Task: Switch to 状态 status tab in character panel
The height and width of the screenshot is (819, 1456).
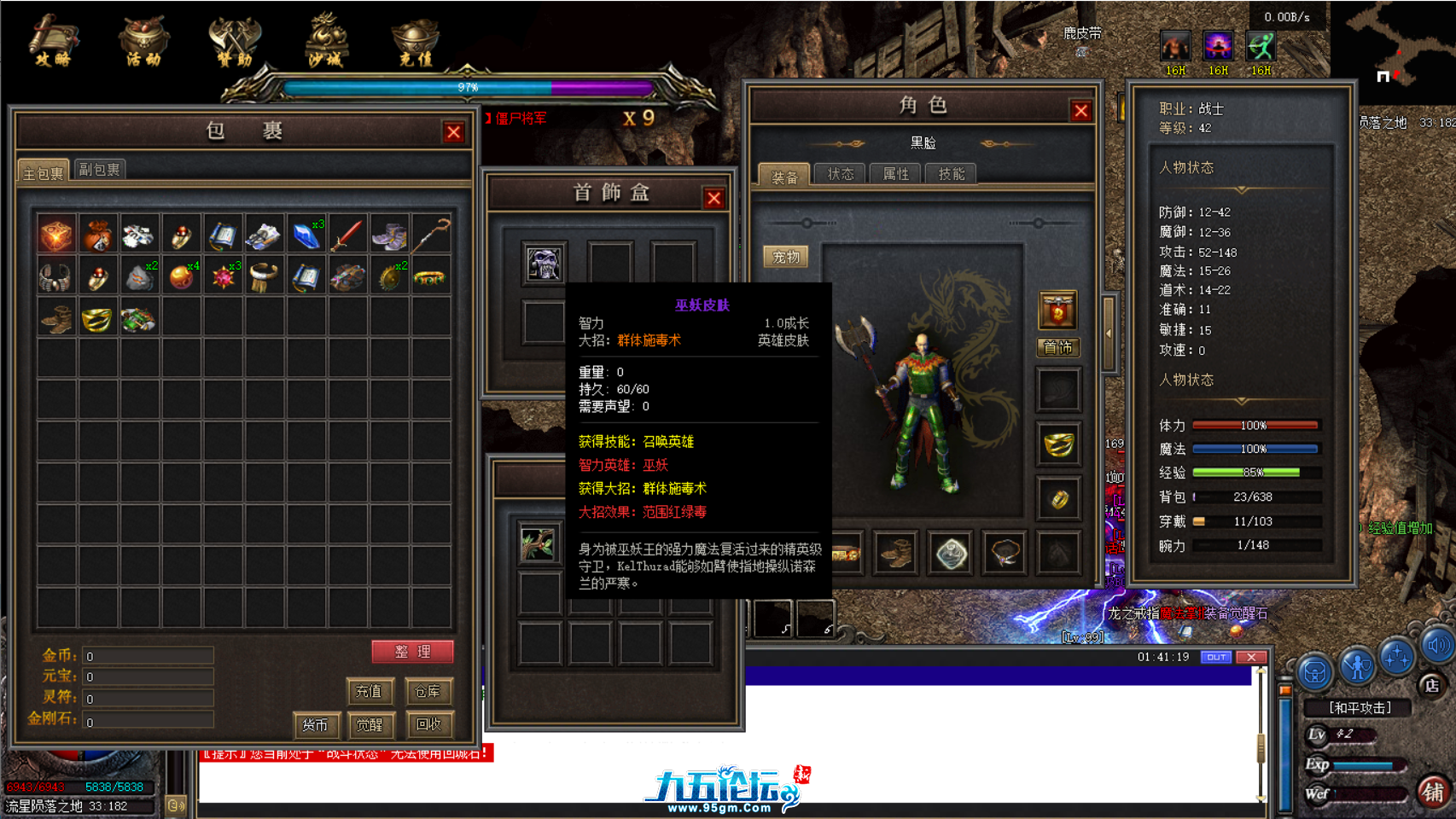Action: coord(840,174)
